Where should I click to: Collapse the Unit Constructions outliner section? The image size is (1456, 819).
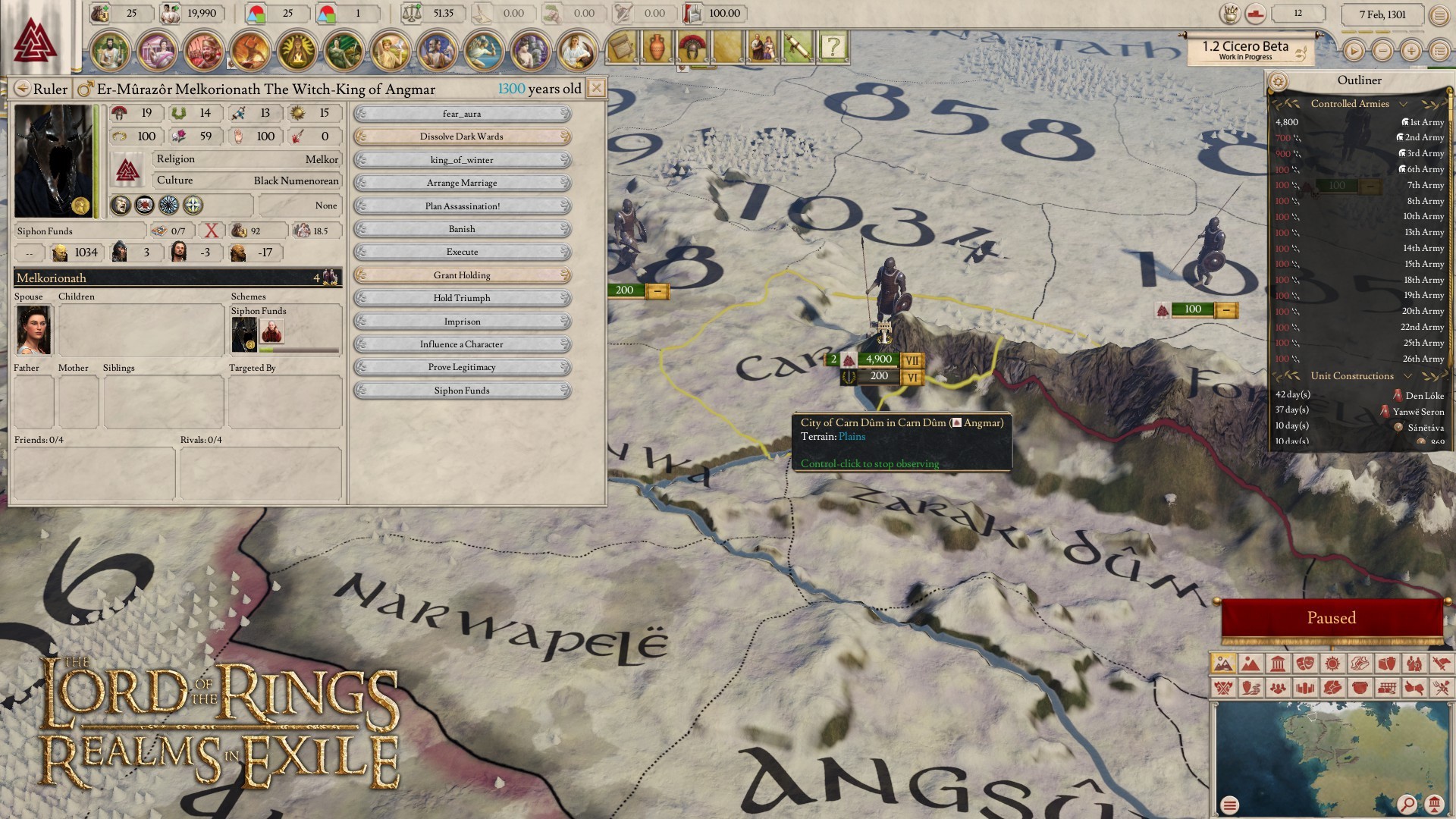click(x=1407, y=376)
